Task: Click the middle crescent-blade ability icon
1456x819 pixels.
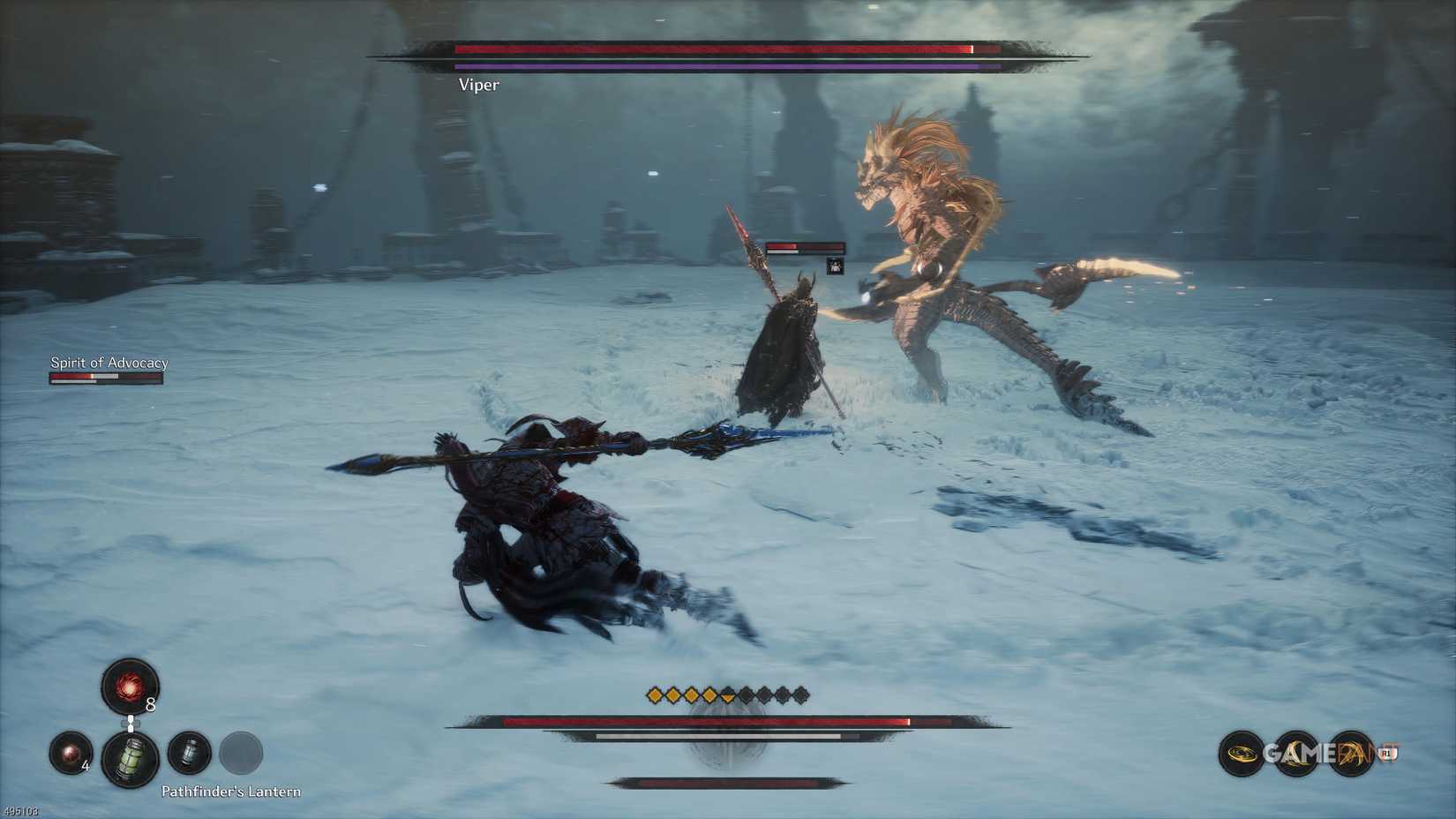Action: pyautogui.click(x=1295, y=754)
